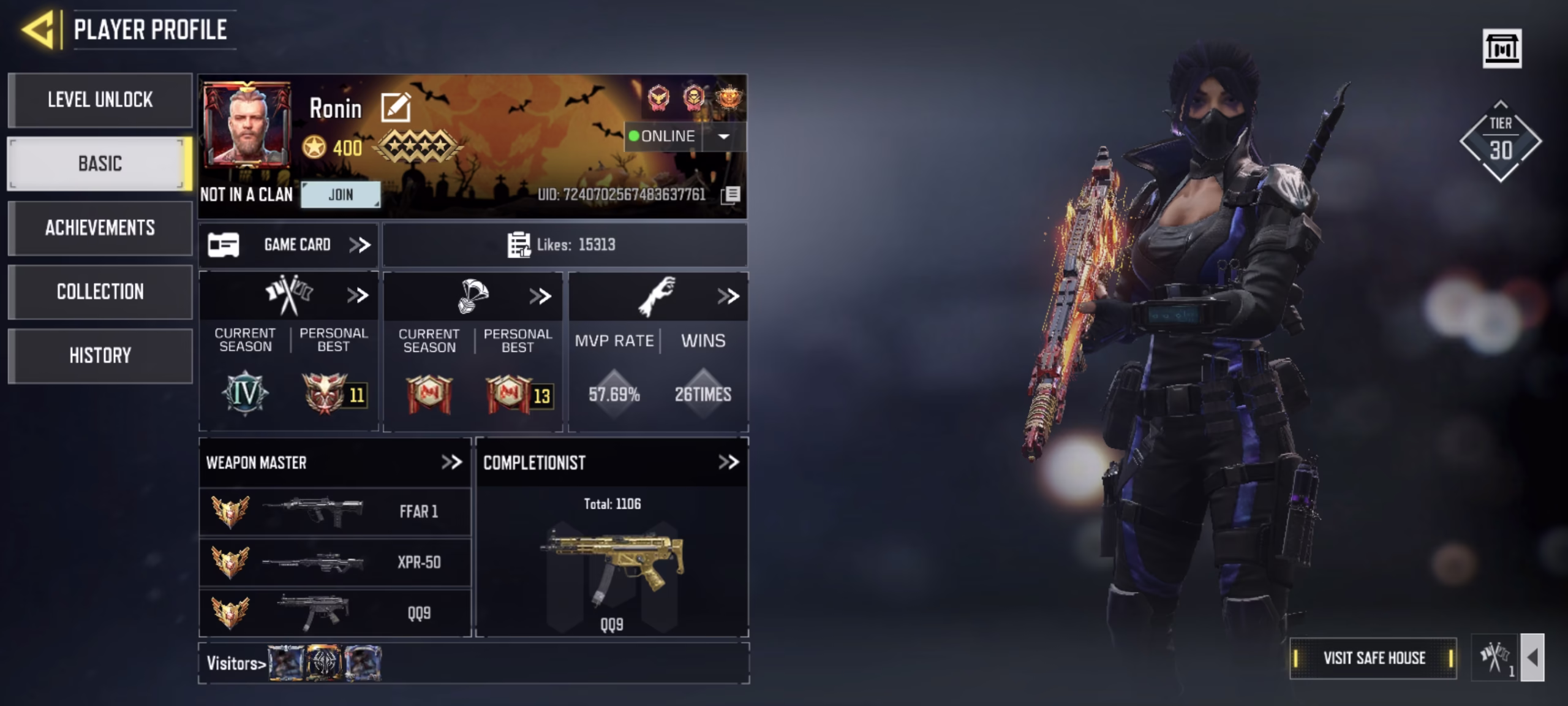Open the Collection tab
This screenshot has height=706, width=1568.
click(100, 292)
